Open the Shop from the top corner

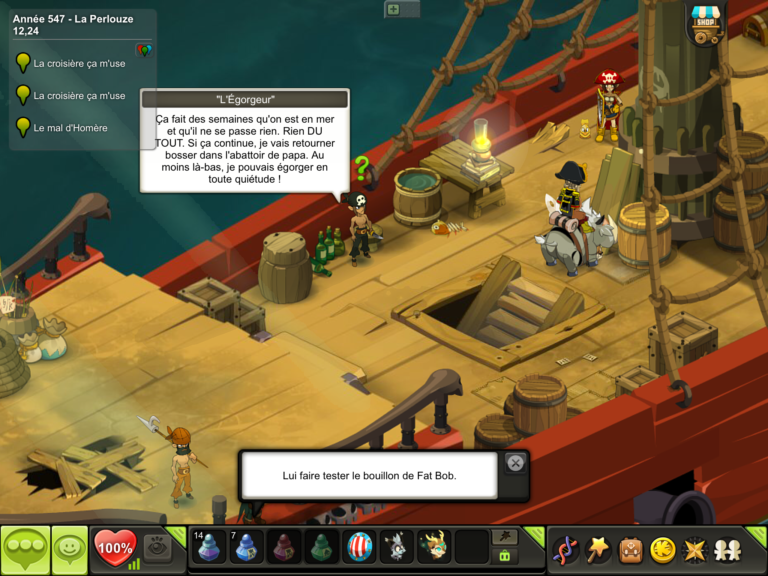click(x=706, y=24)
